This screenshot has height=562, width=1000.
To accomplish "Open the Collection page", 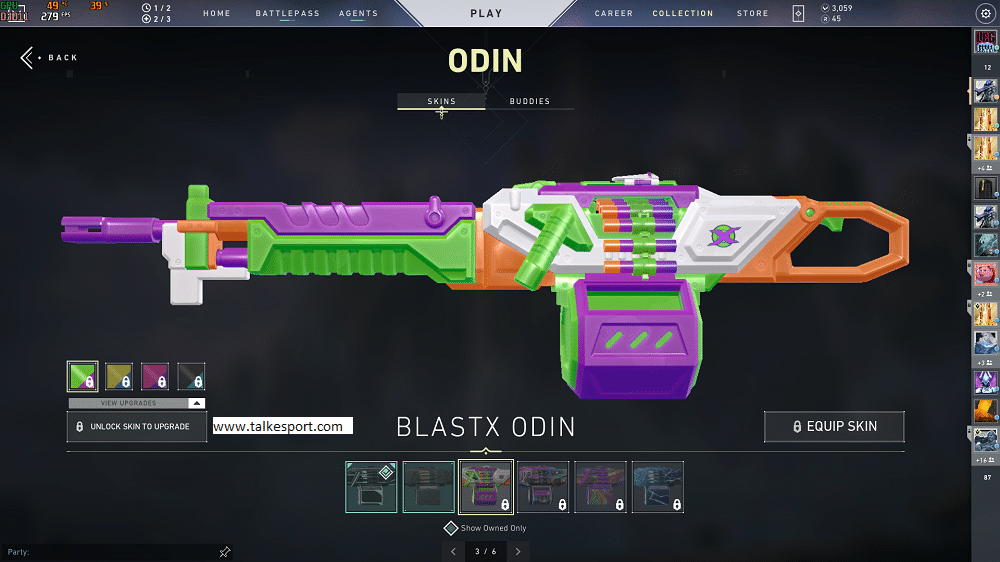I will pyautogui.click(x=683, y=14).
